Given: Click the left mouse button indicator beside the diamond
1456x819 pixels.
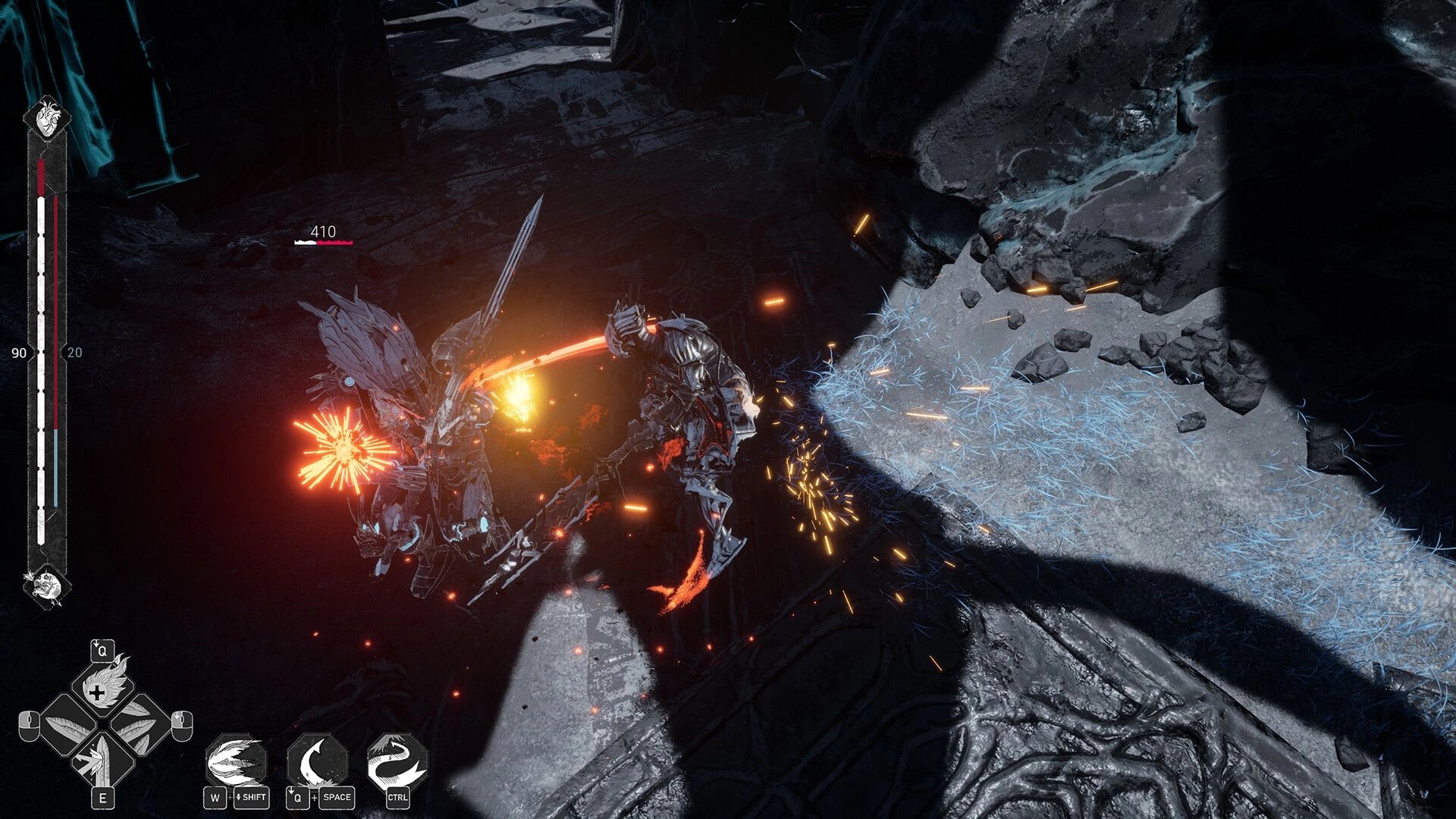Looking at the screenshot, I should [x=29, y=726].
